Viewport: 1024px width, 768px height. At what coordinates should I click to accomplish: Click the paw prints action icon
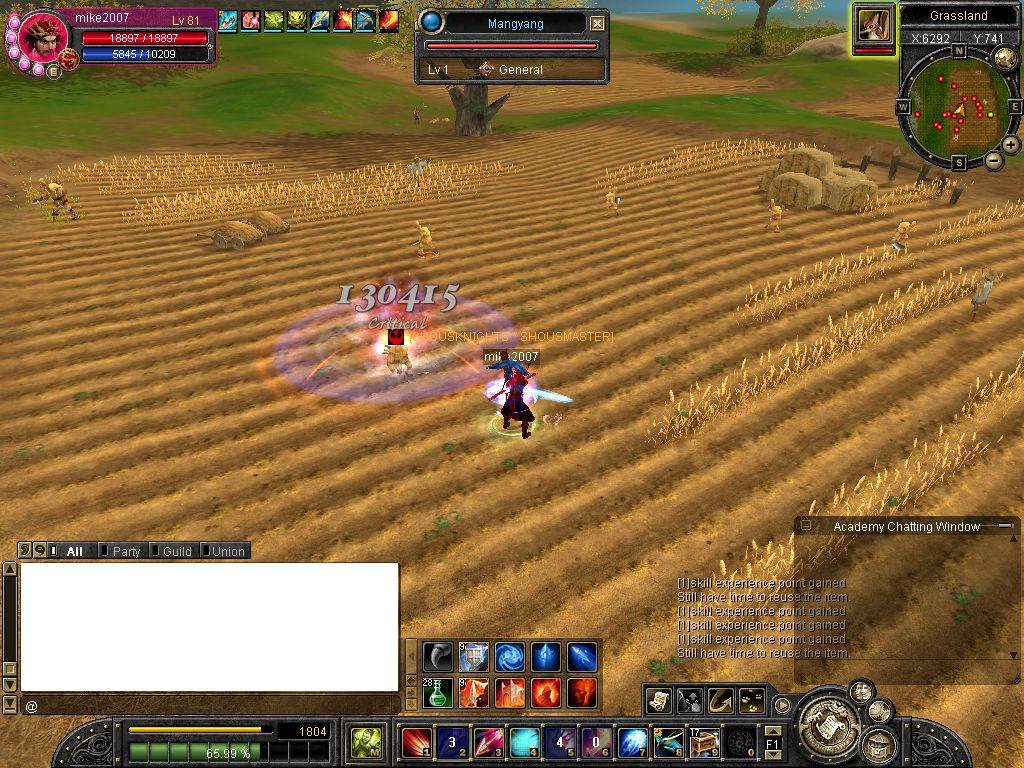pos(751,701)
